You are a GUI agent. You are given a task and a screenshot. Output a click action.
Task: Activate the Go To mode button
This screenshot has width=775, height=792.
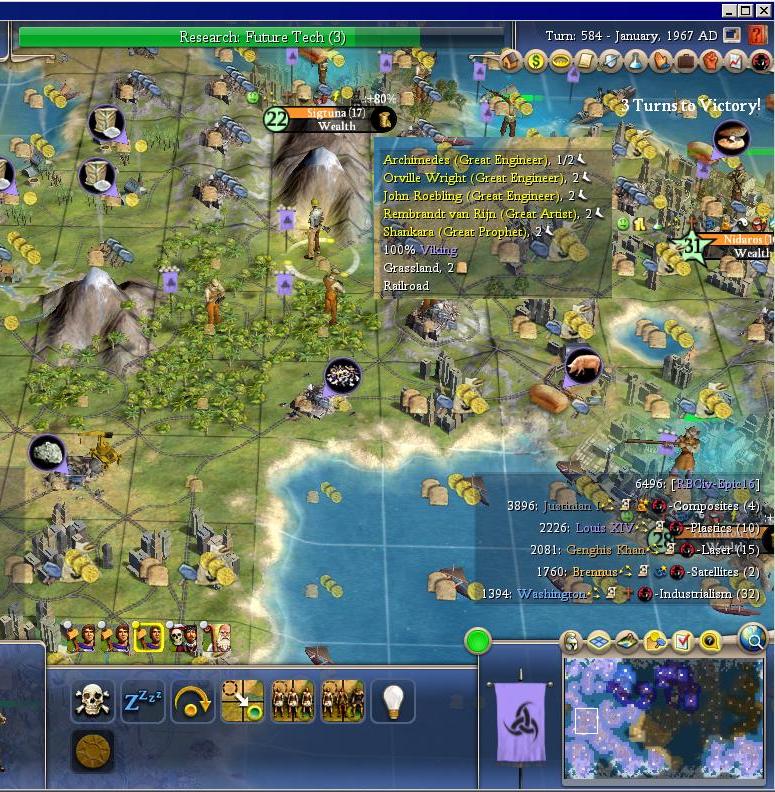click(242, 701)
